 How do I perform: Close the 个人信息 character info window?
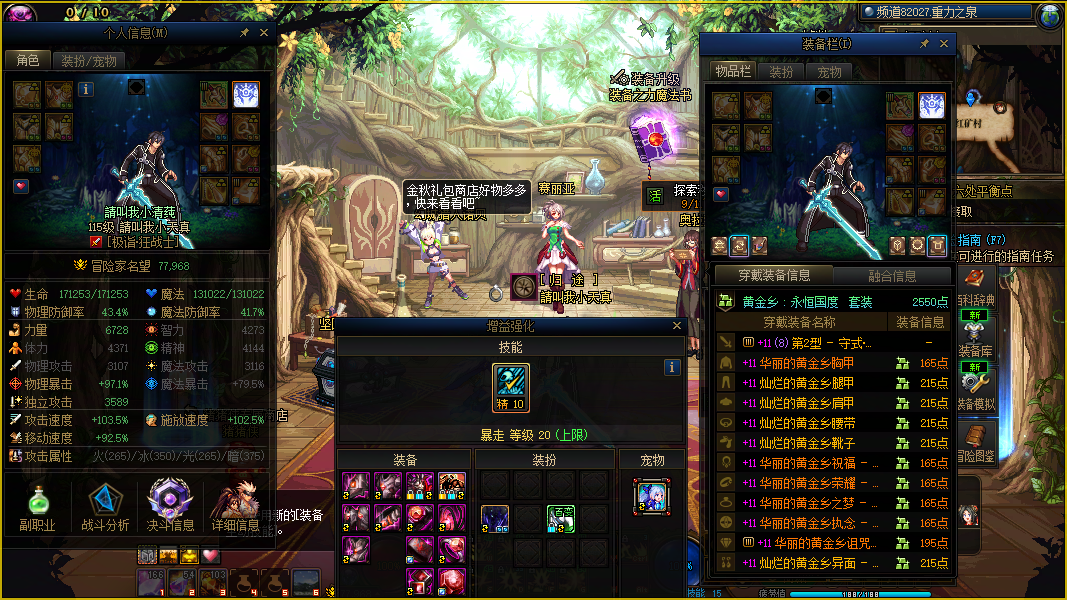pos(264,33)
